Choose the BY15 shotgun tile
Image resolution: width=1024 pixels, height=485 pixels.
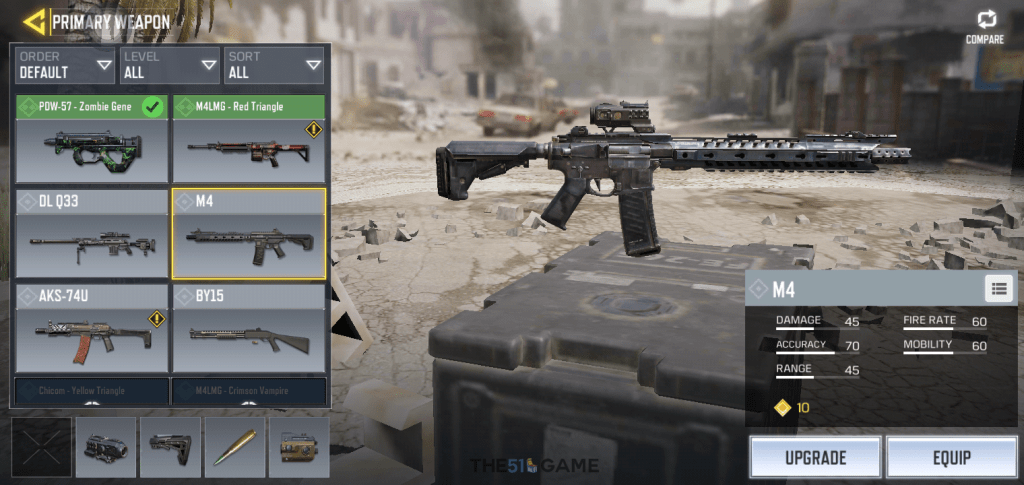pos(249,329)
